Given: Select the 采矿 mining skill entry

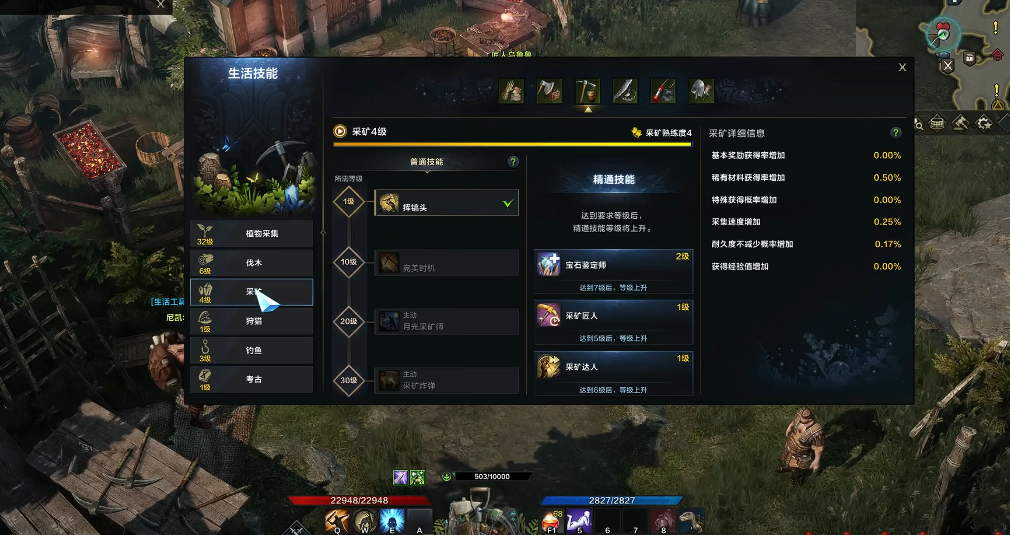Looking at the screenshot, I should [252, 292].
